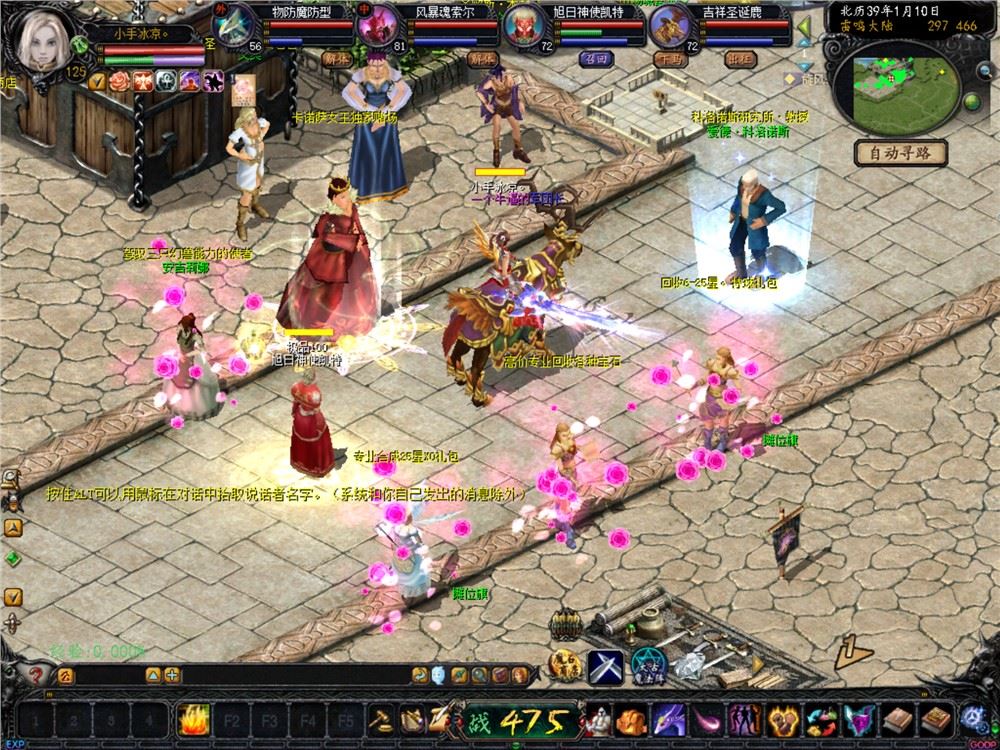Click the rose buff icon under player bars
Viewport: 1000px width, 750px height.
(x=120, y=82)
